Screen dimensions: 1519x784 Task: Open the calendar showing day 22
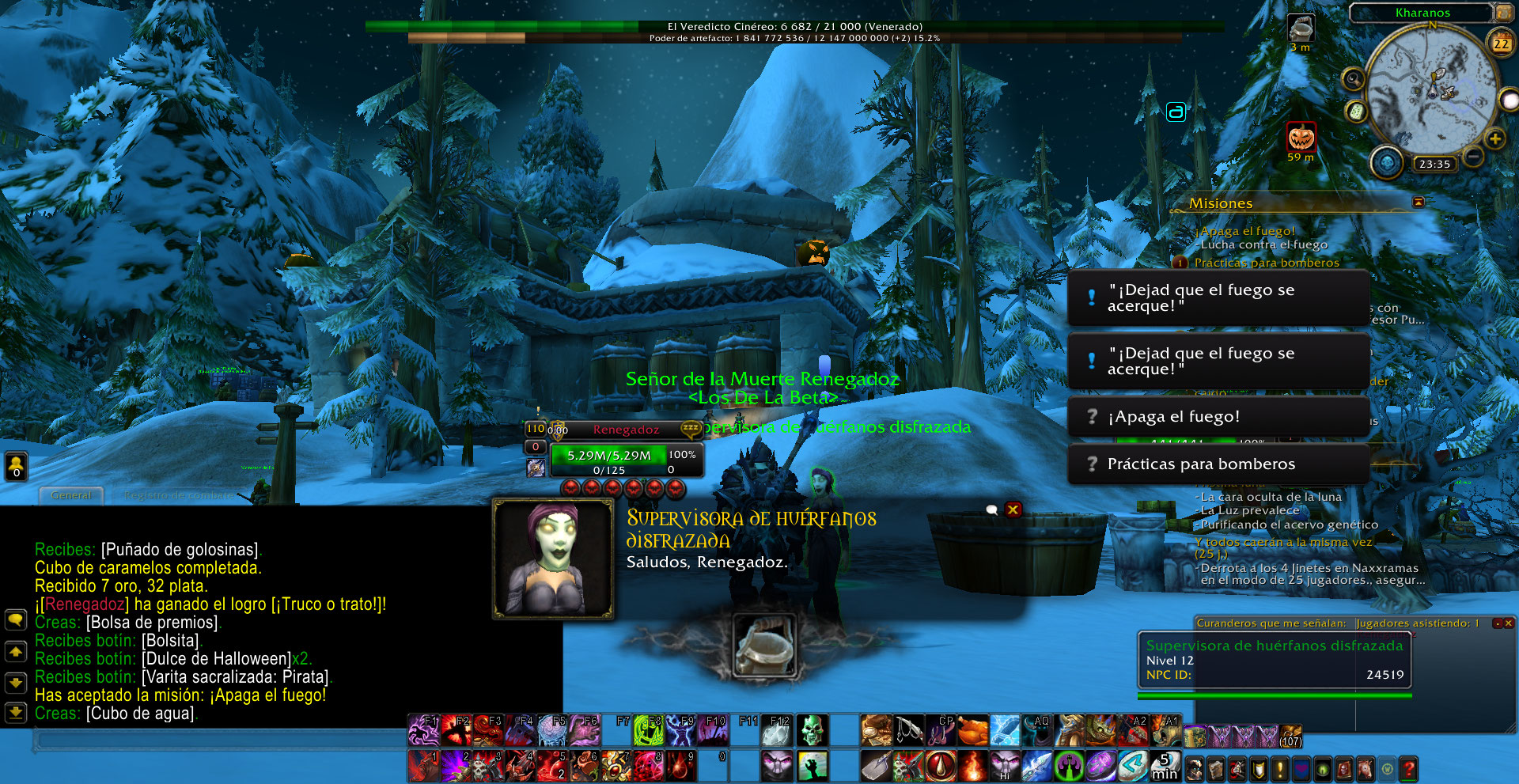click(1501, 44)
